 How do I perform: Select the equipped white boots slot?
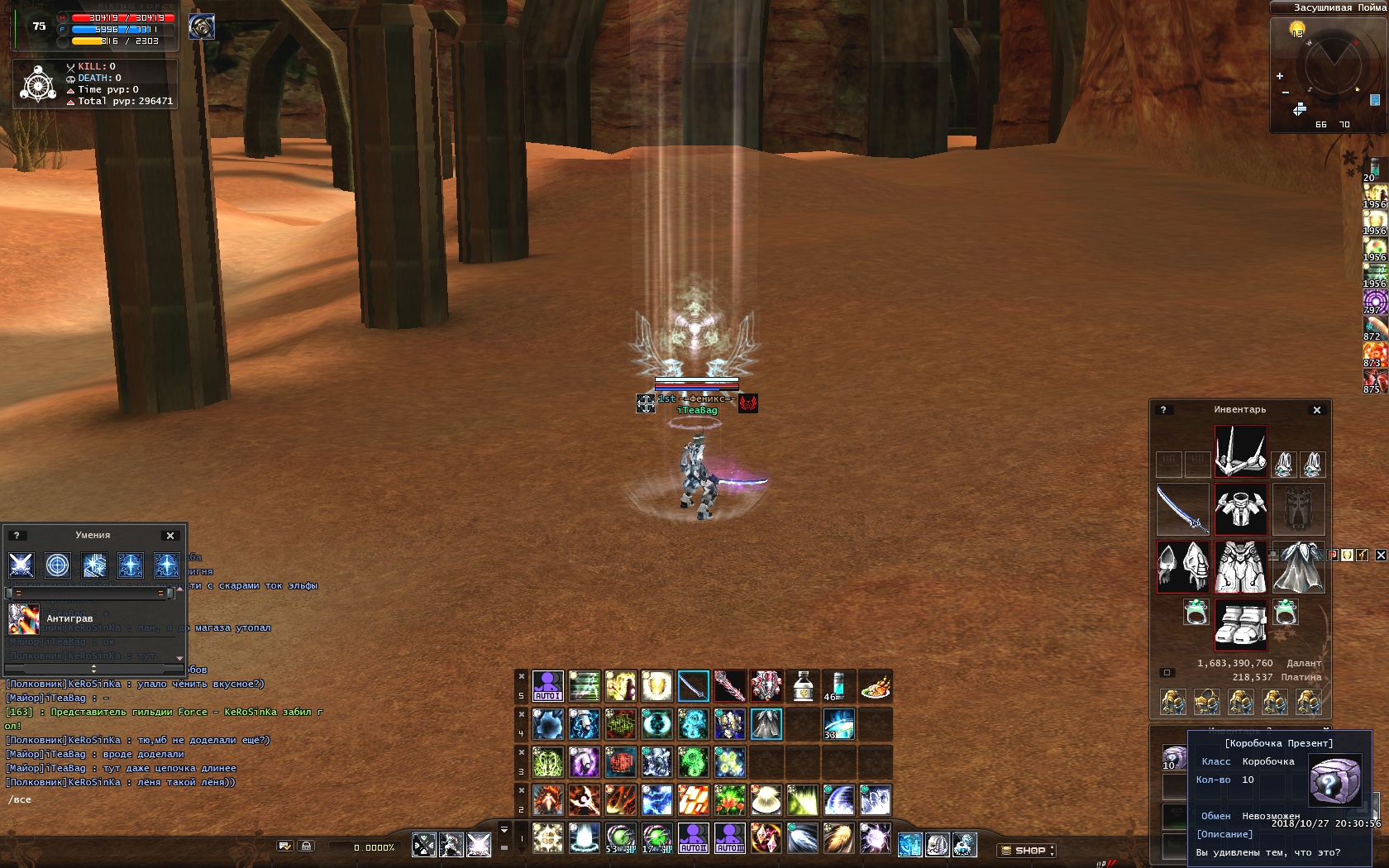pyautogui.click(x=1240, y=623)
